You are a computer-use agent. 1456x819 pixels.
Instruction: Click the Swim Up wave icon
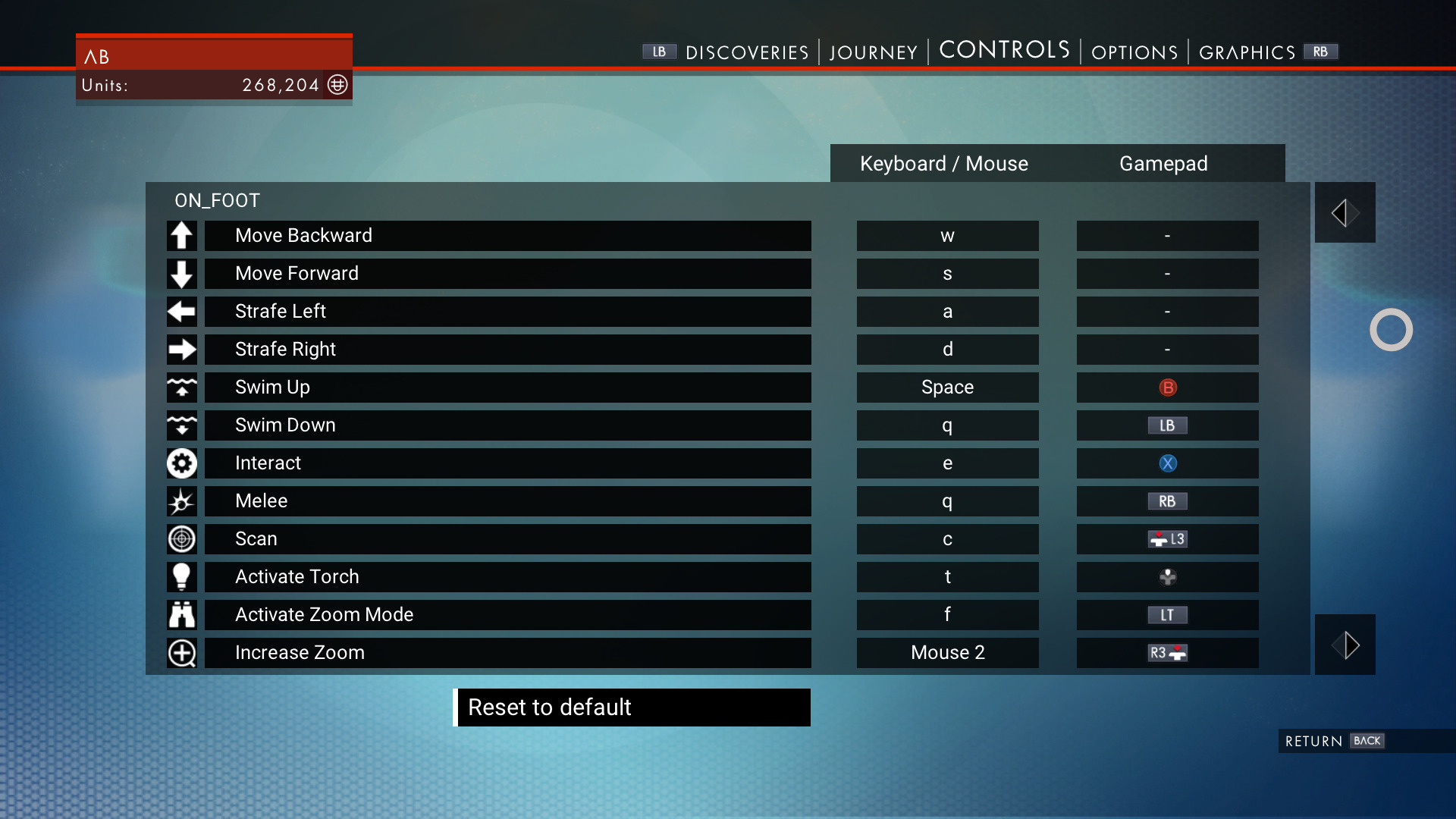coord(181,388)
